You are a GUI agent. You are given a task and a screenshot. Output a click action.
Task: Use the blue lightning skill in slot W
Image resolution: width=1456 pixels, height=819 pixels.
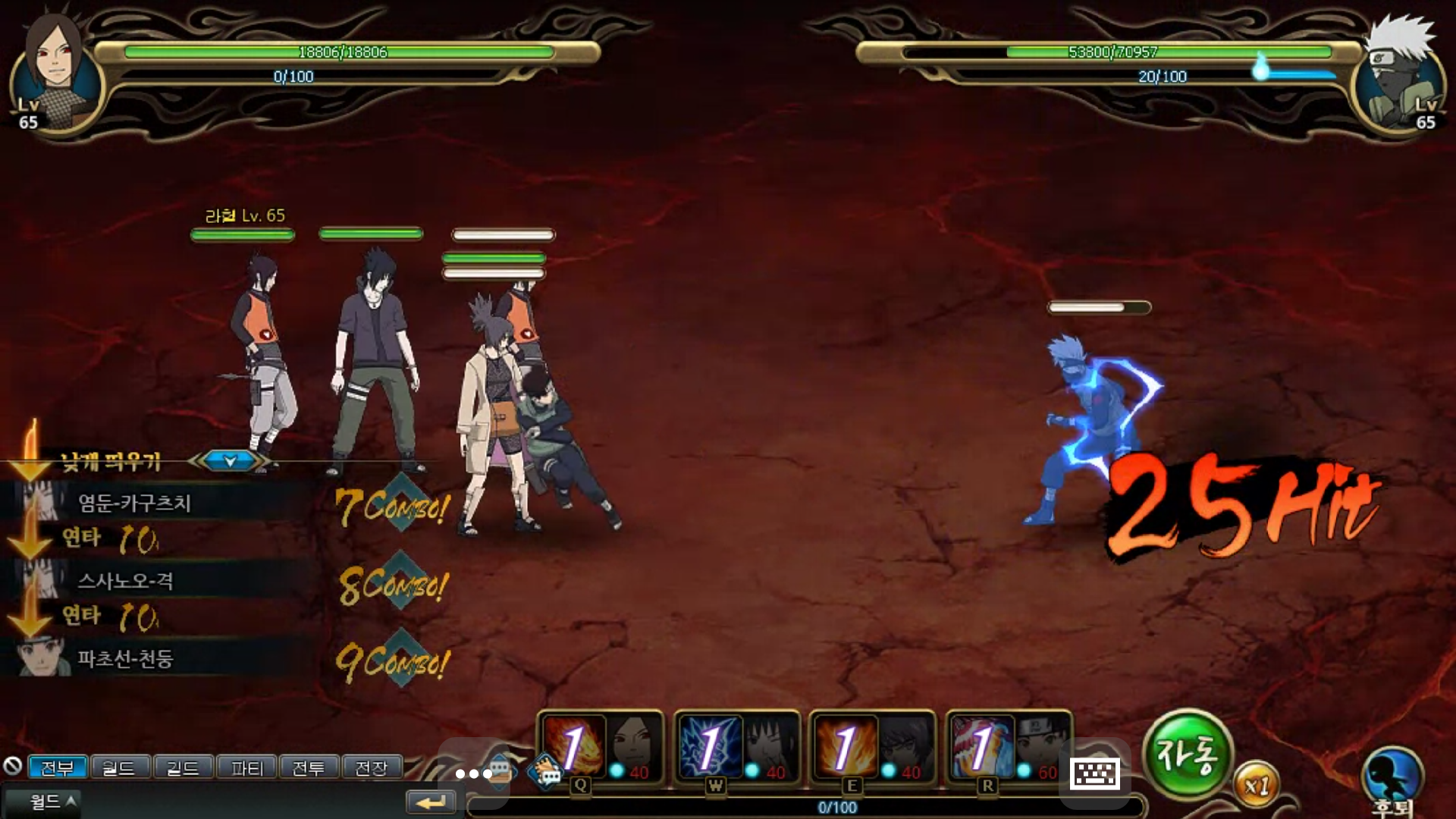coord(709,748)
